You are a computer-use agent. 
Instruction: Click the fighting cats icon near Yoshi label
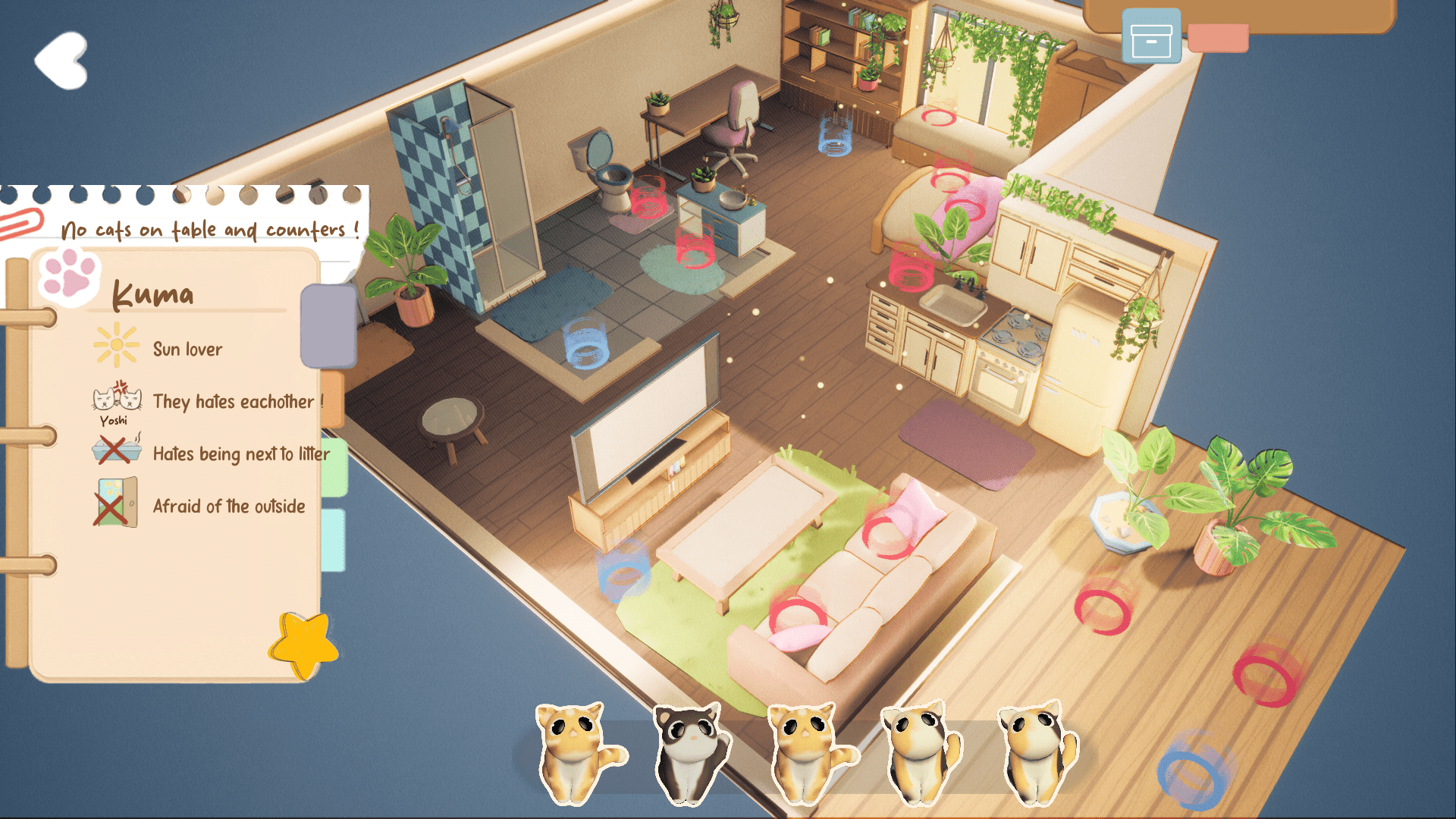click(x=116, y=397)
